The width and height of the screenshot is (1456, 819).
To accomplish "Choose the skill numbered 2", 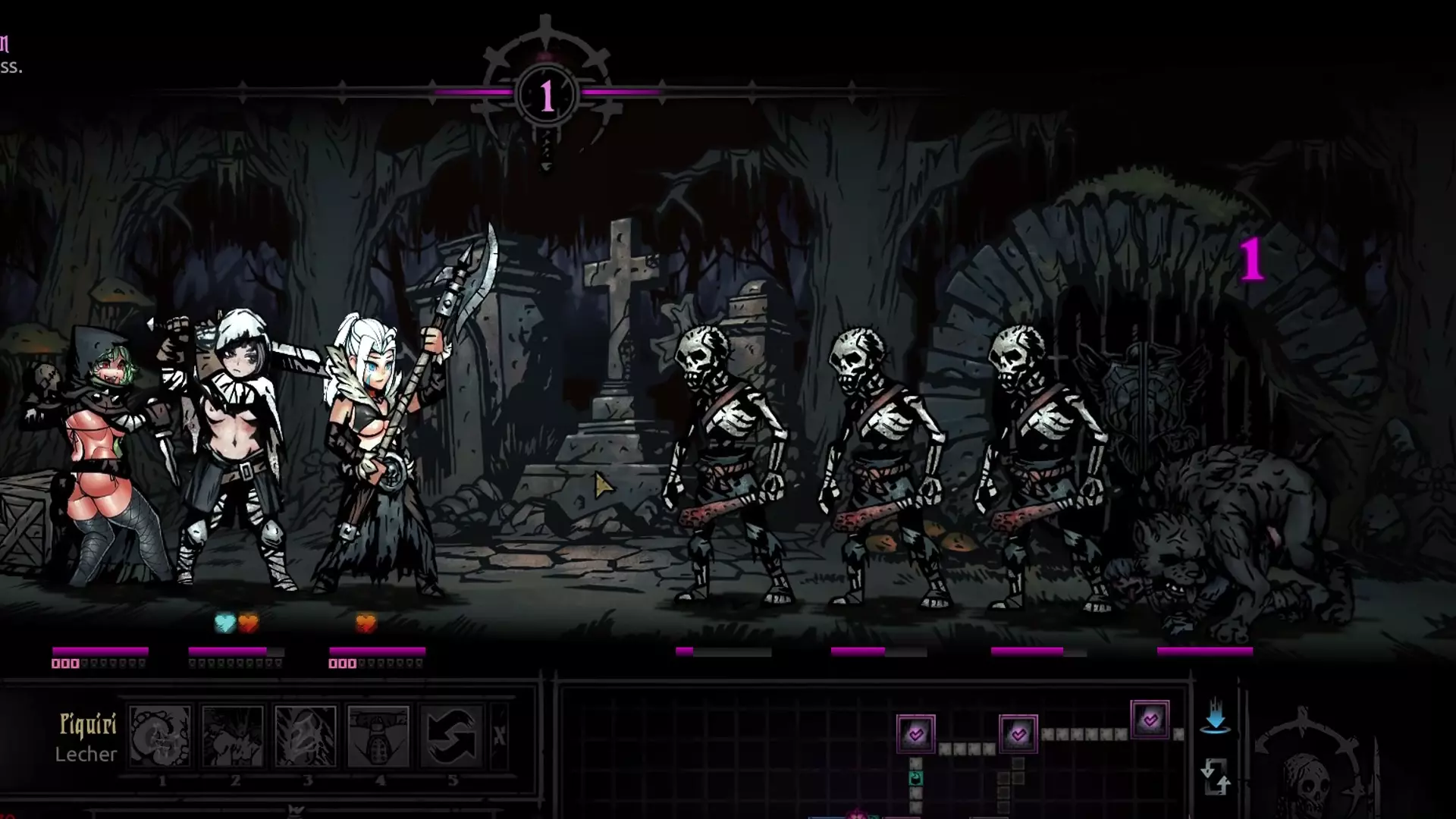I will coord(233,736).
